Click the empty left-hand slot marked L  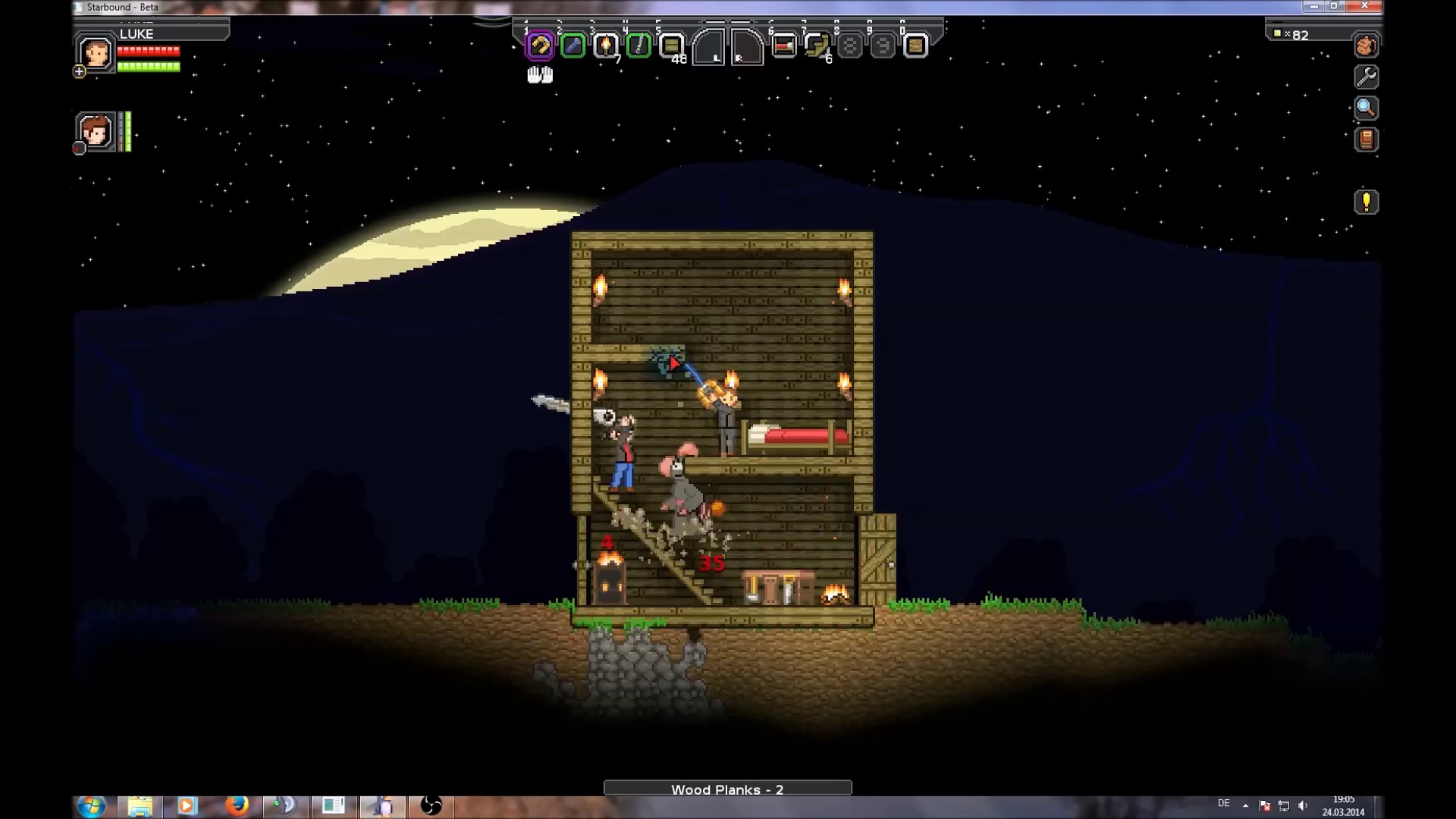click(709, 49)
